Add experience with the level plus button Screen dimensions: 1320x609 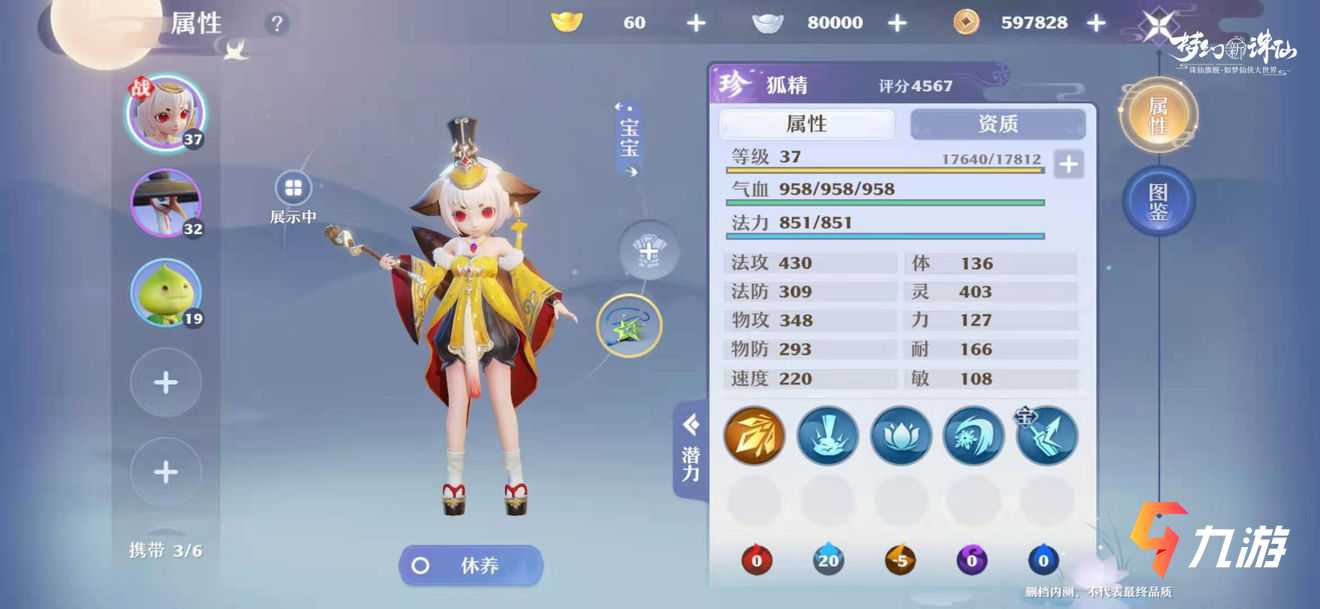(x=1068, y=164)
